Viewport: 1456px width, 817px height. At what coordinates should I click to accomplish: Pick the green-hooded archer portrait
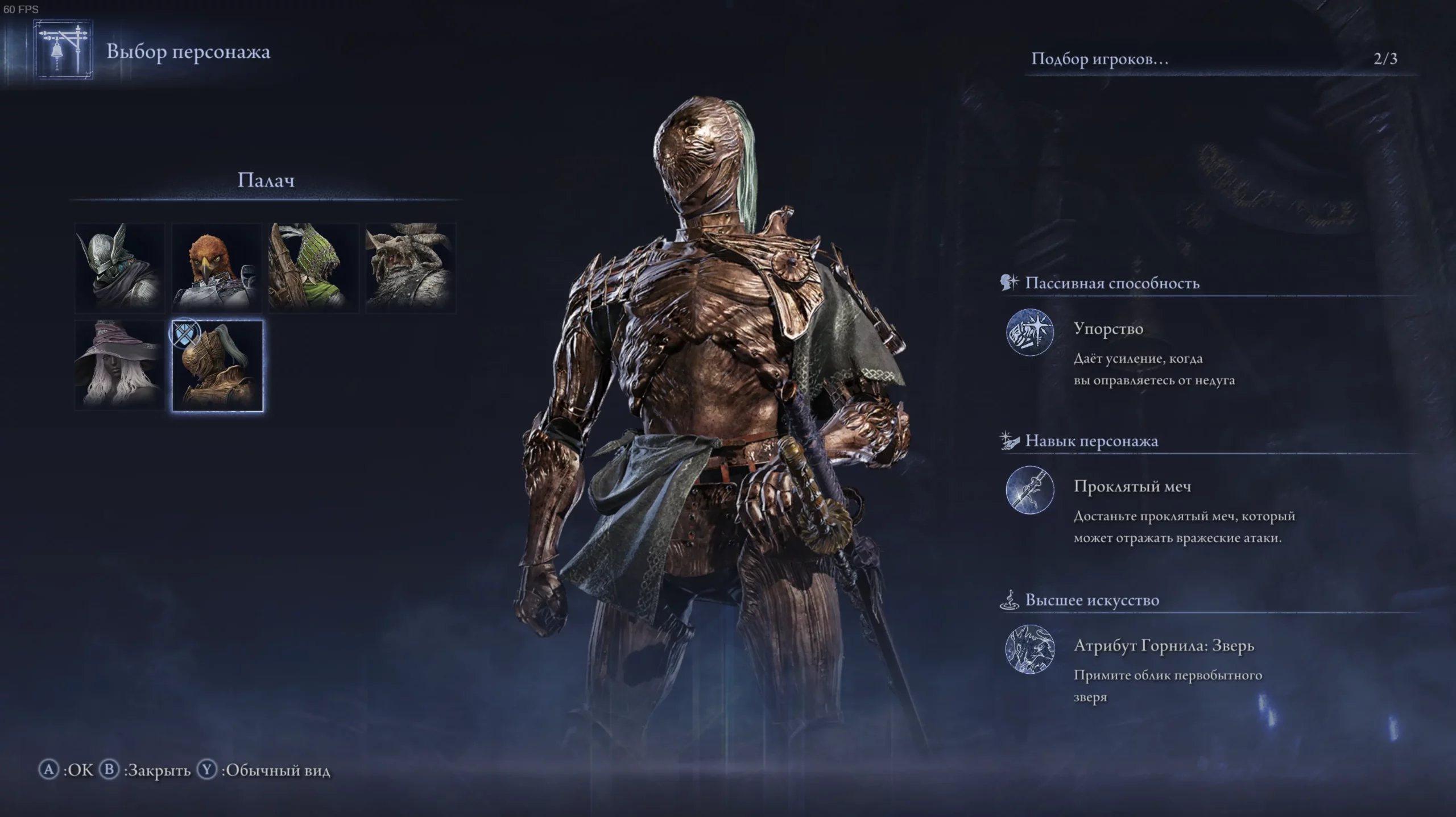tap(313, 268)
